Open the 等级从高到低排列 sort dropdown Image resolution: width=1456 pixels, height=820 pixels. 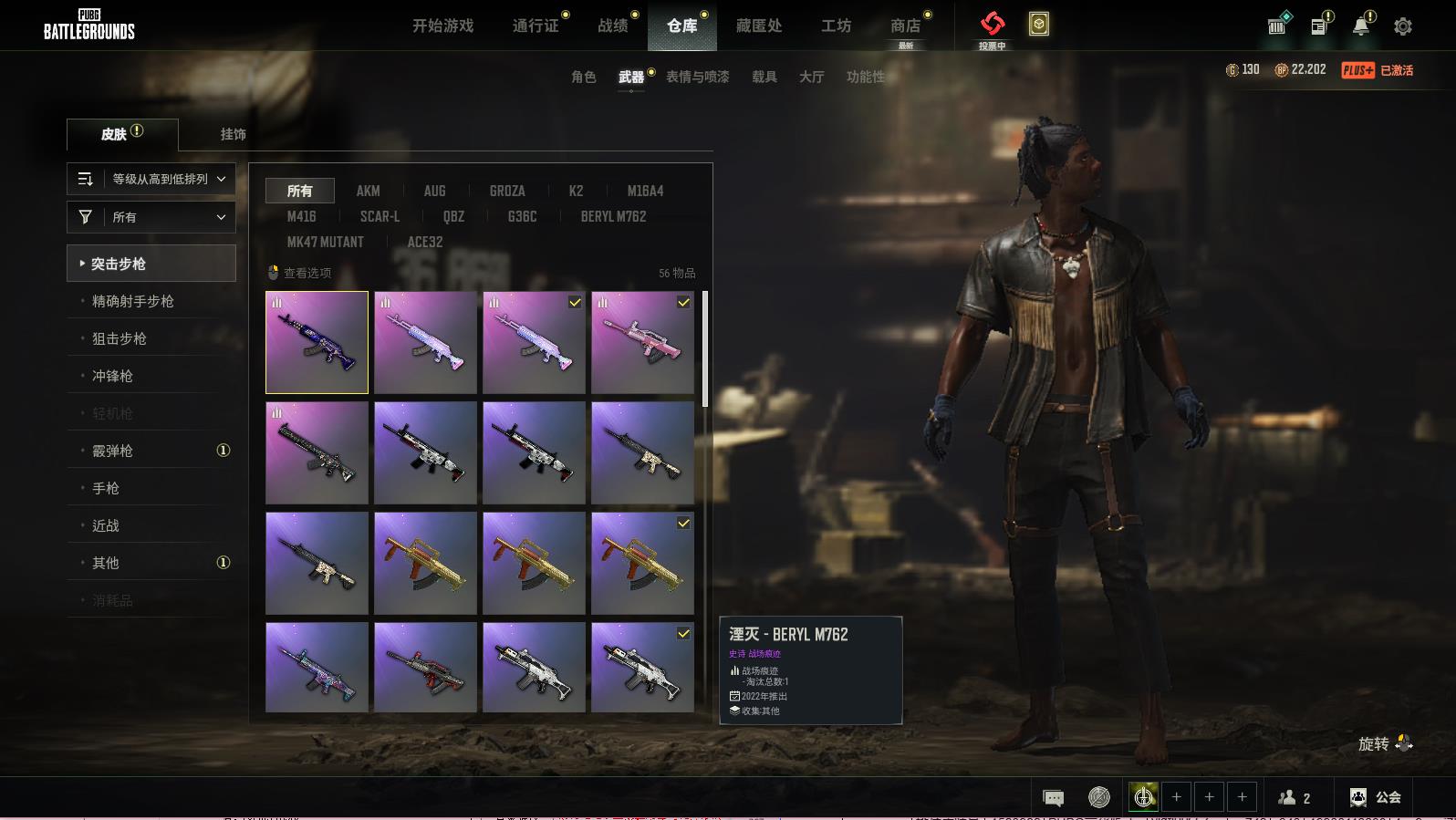click(151, 179)
